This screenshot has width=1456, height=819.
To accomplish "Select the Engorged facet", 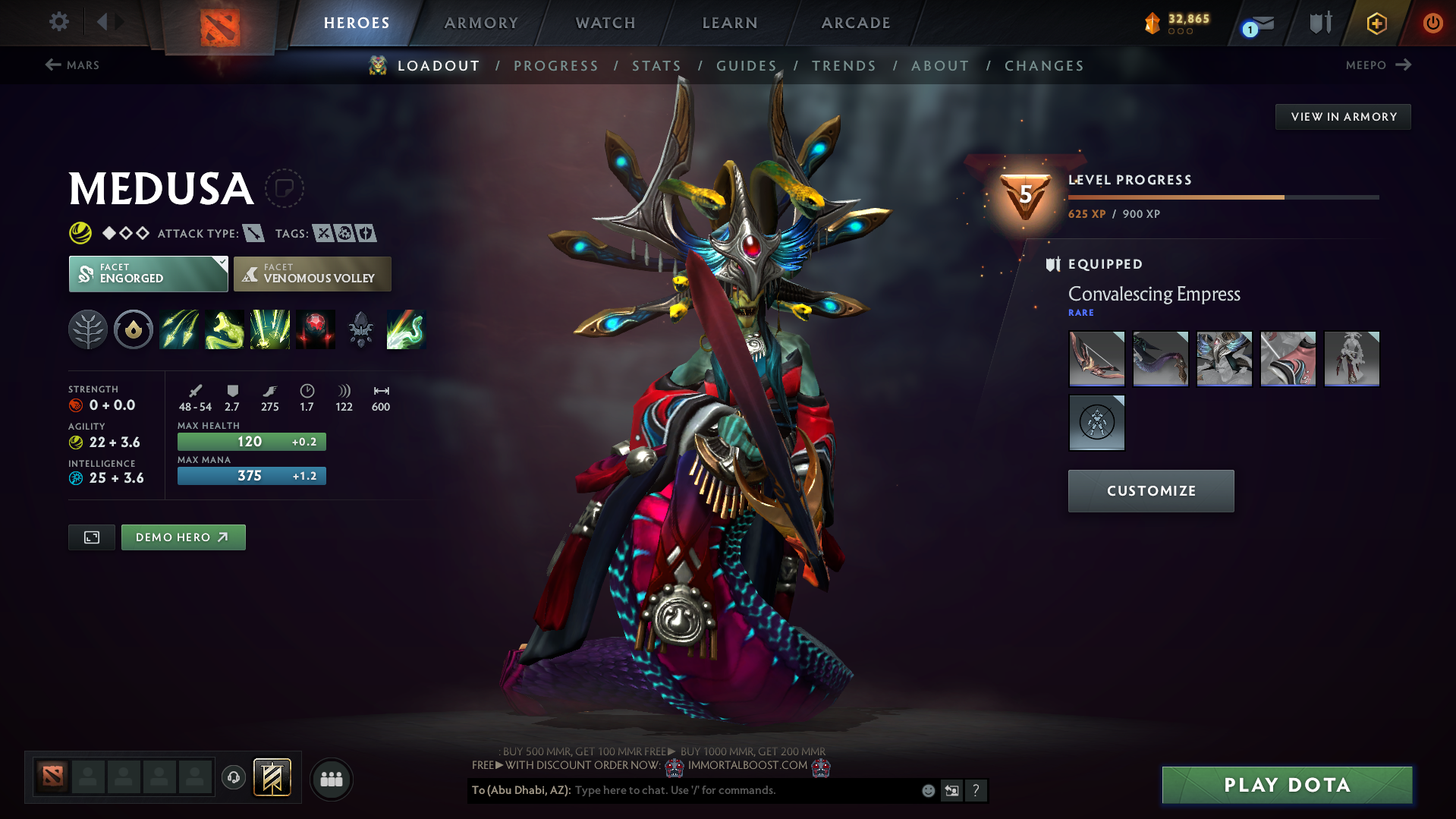I will pyautogui.click(x=148, y=273).
